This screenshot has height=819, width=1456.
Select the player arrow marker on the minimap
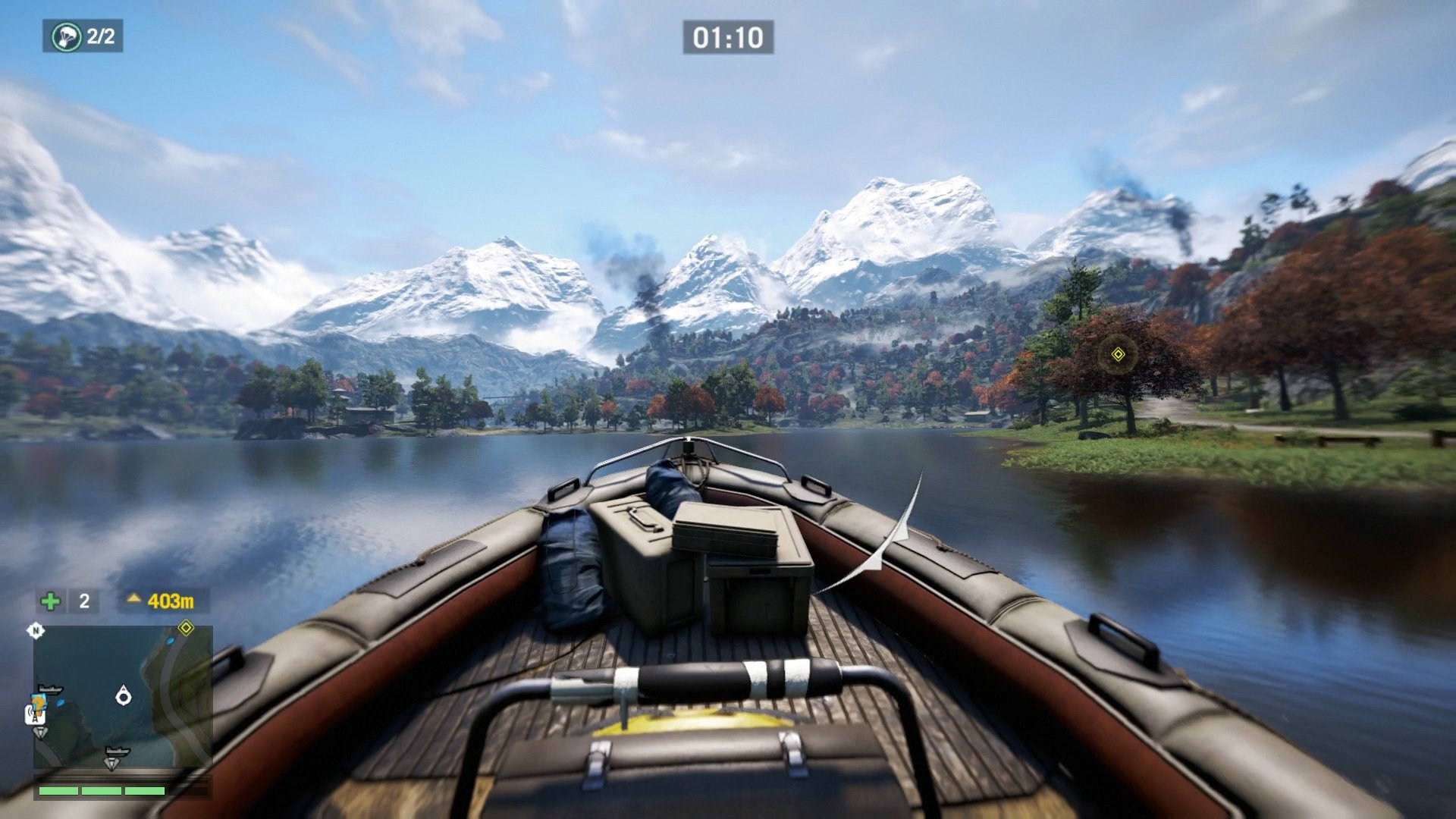click(124, 694)
